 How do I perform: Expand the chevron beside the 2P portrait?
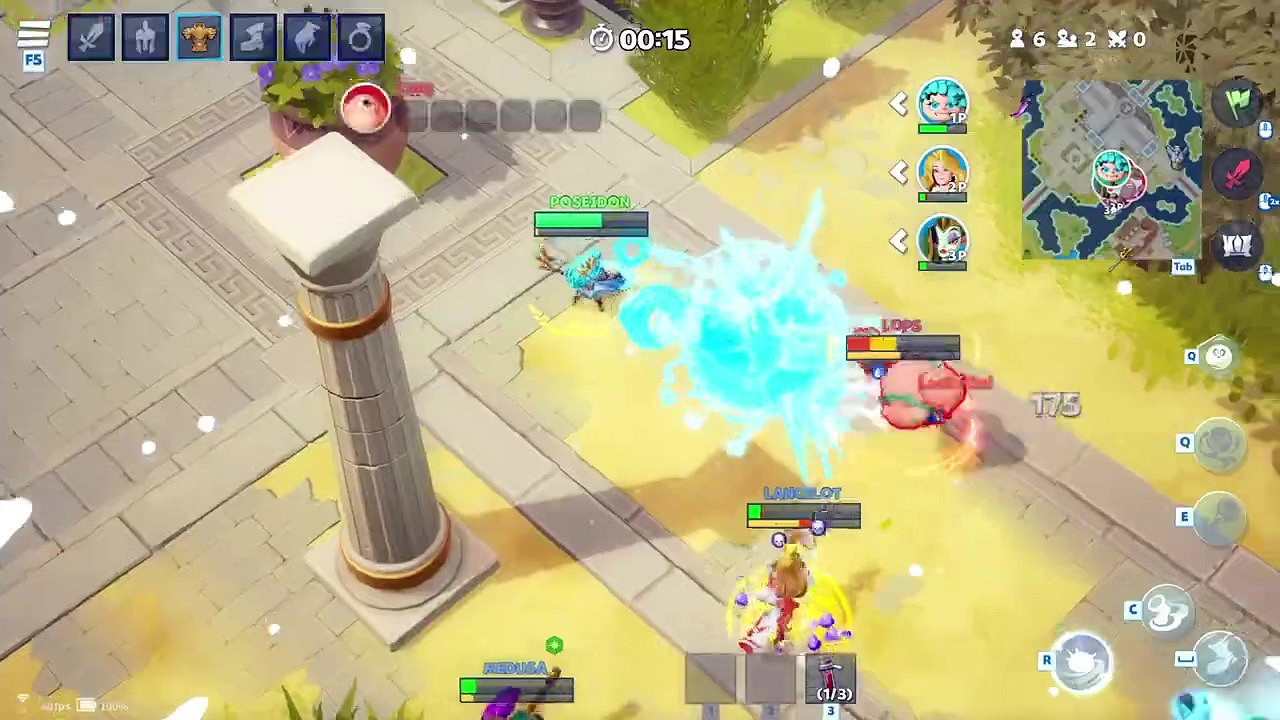pyautogui.click(x=897, y=172)
